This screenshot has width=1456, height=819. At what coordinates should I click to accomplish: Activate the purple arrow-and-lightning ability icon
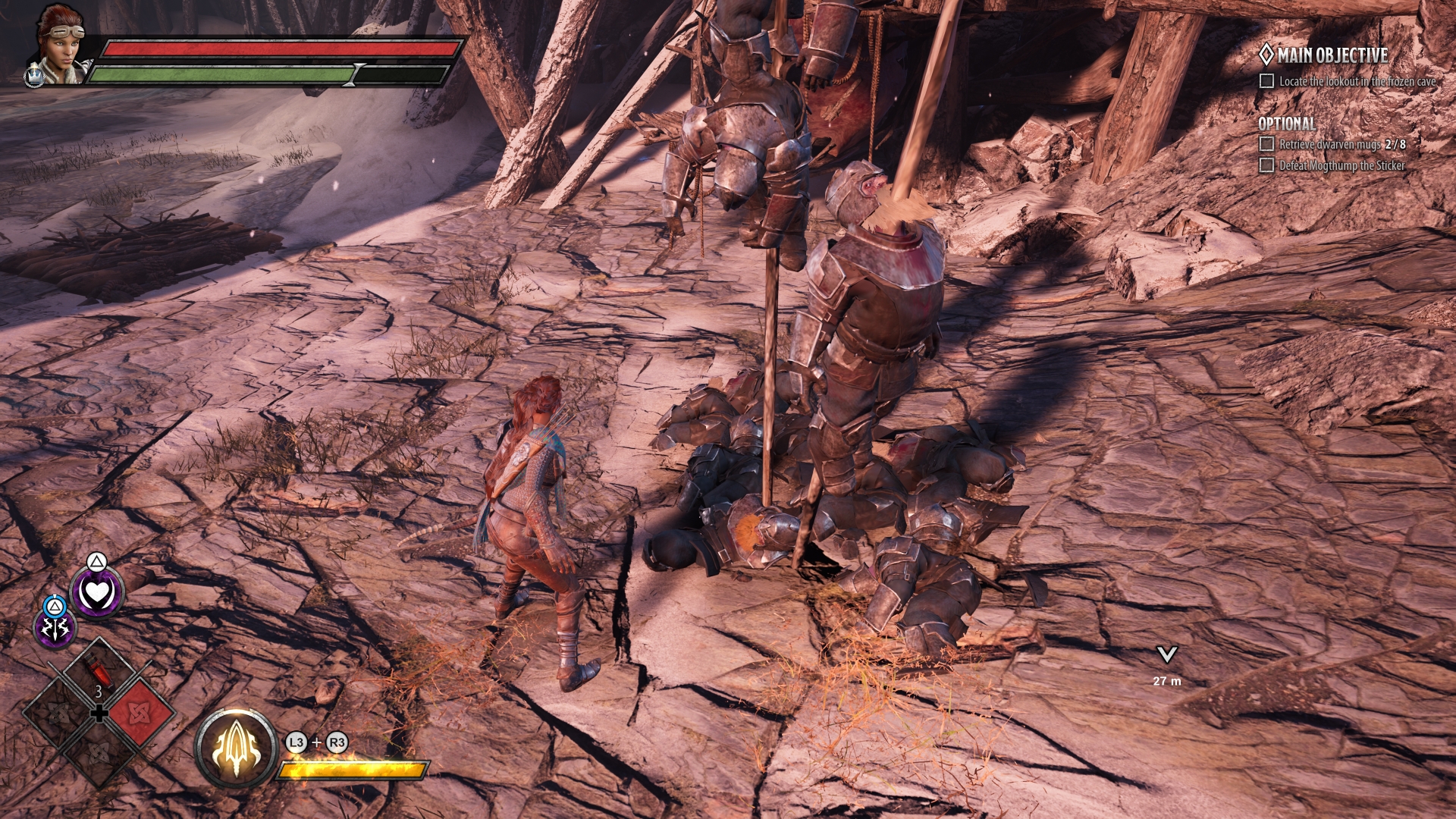pyautogui.click(x=55, y=628)
